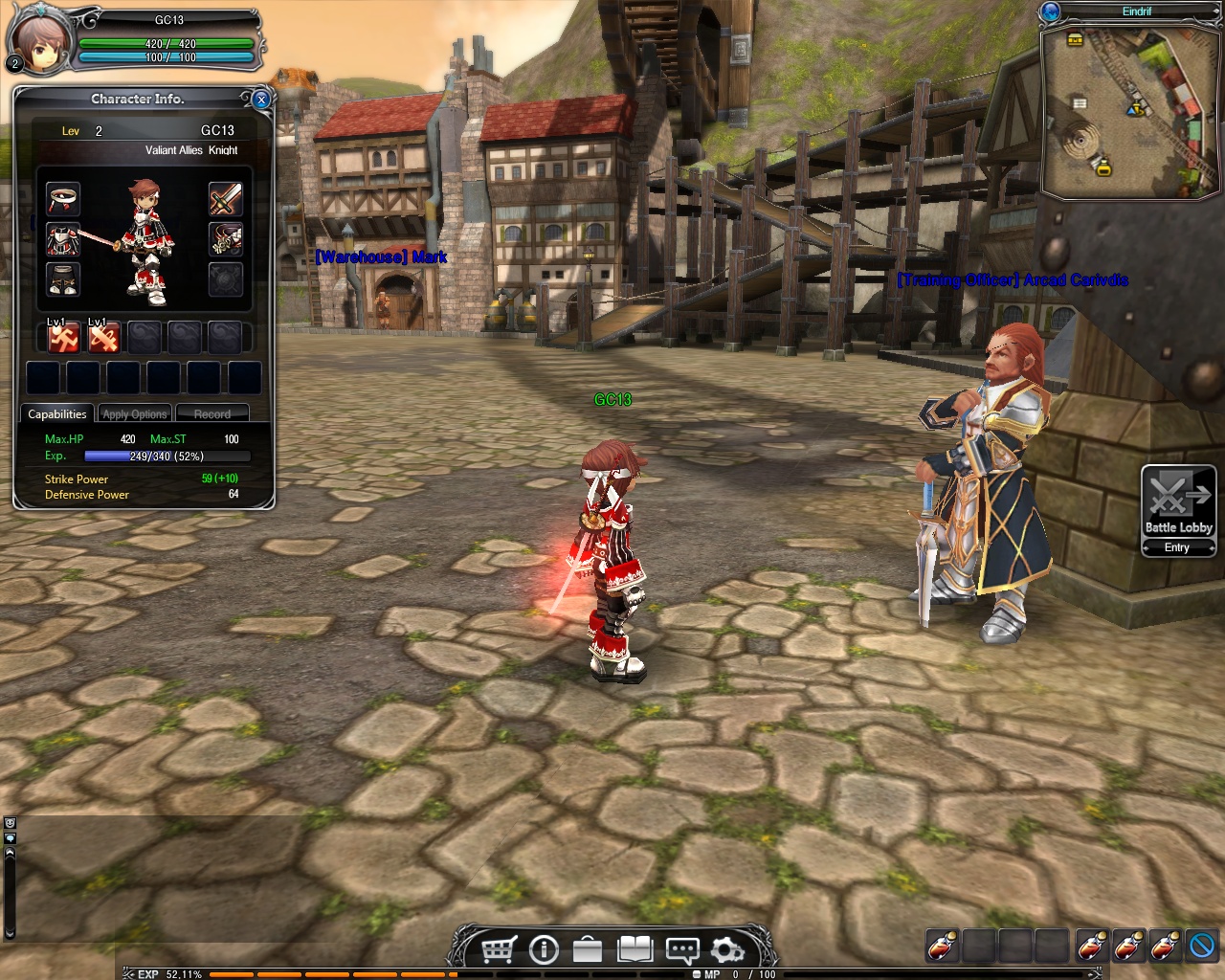This screenshot has width=1225, height=980.
Task: Open the book journal icon
Action: point(635,949)
